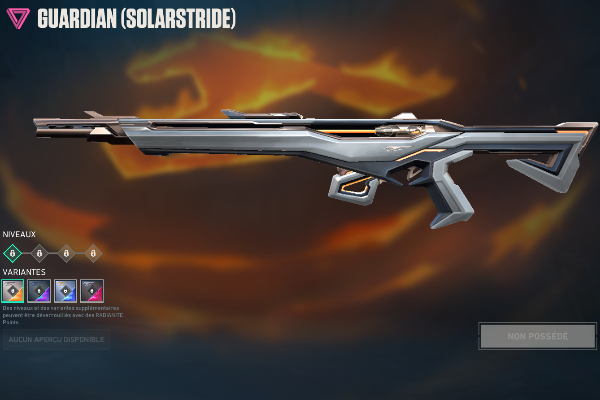Choose the purple variant swatch
The height and width of the screenshot is (400, 600).
(40, 291)
